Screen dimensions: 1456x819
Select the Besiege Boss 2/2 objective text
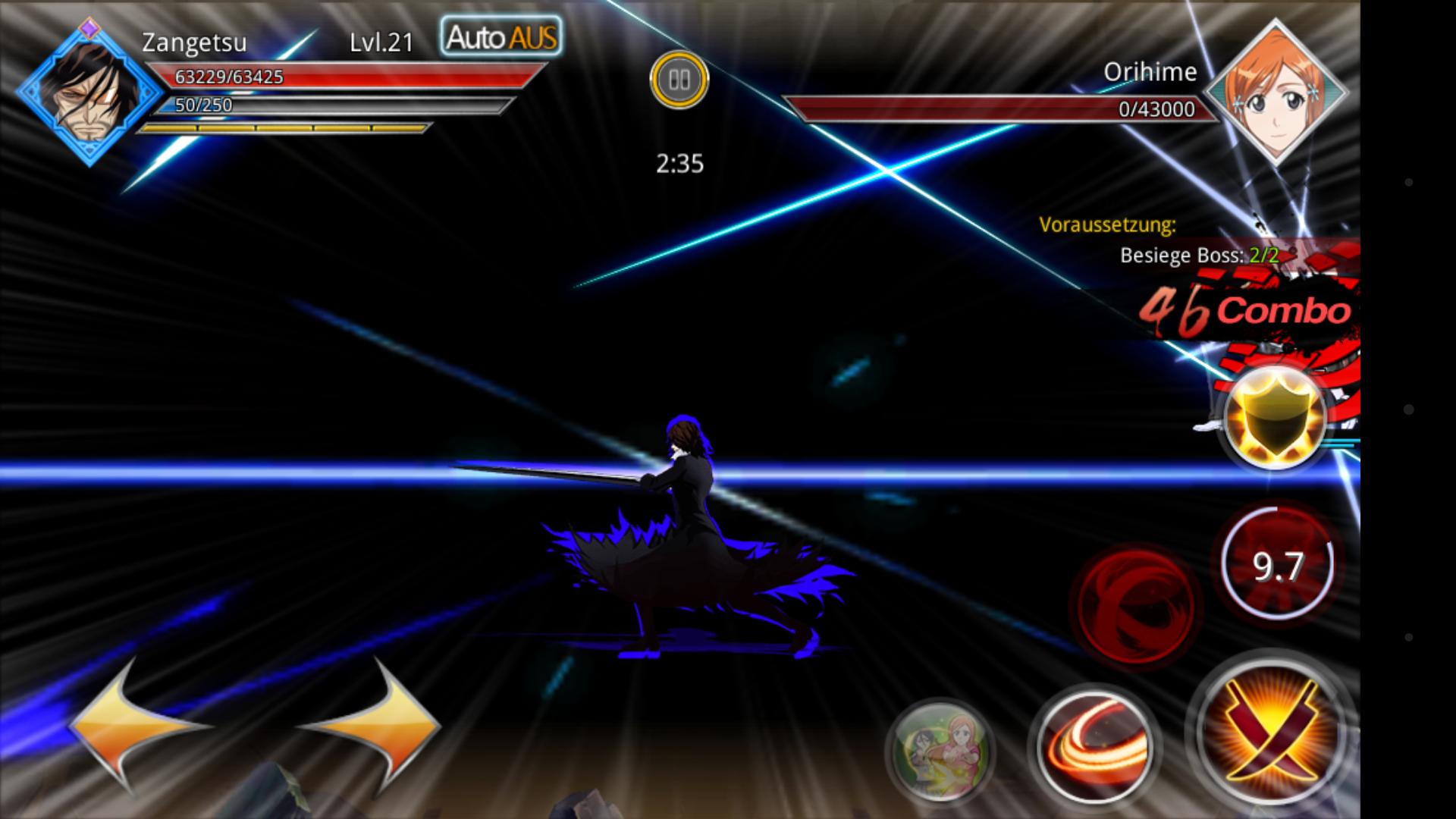click(x=1198, y=256)
